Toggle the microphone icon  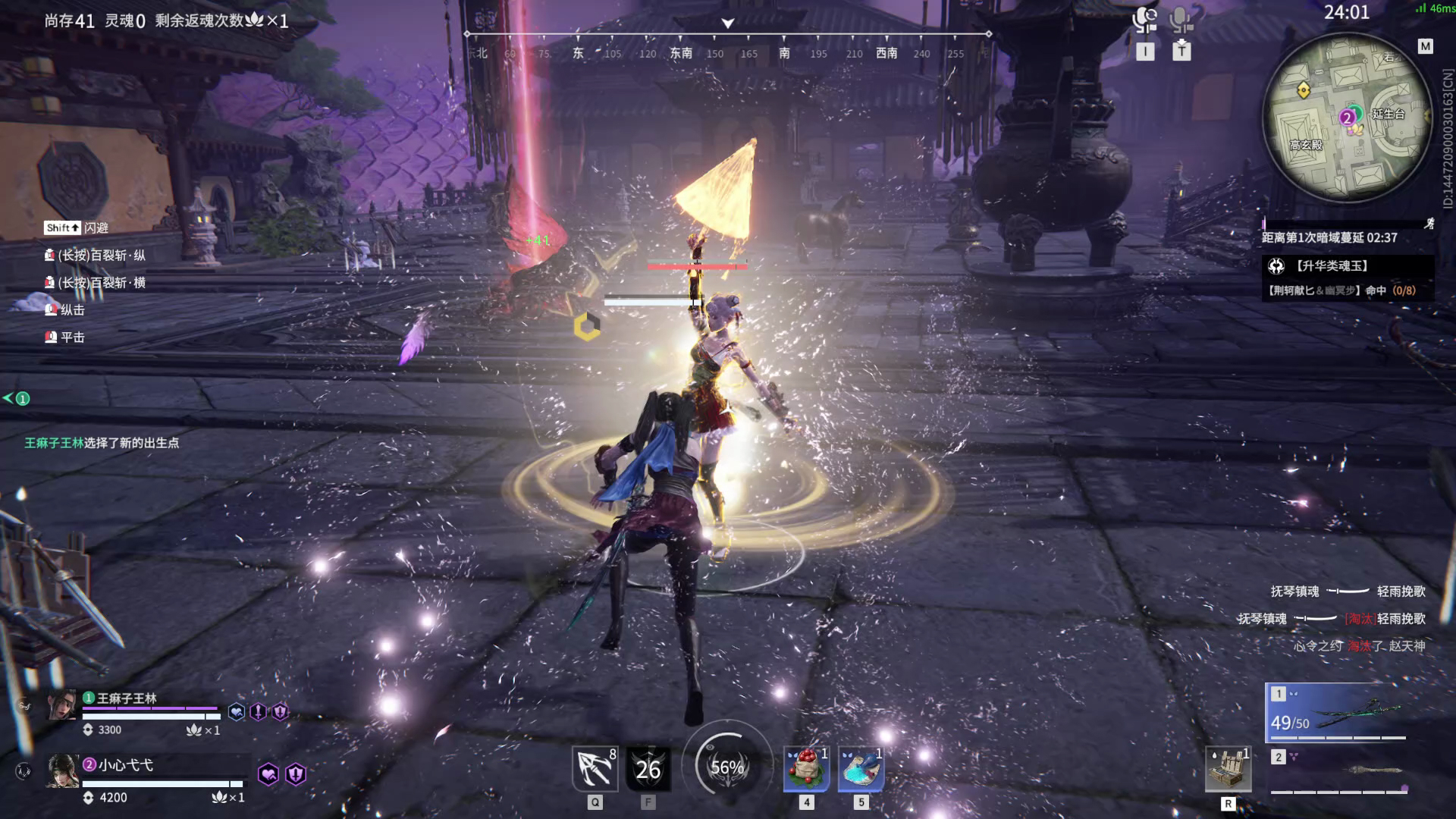(x=1181, y=20)
